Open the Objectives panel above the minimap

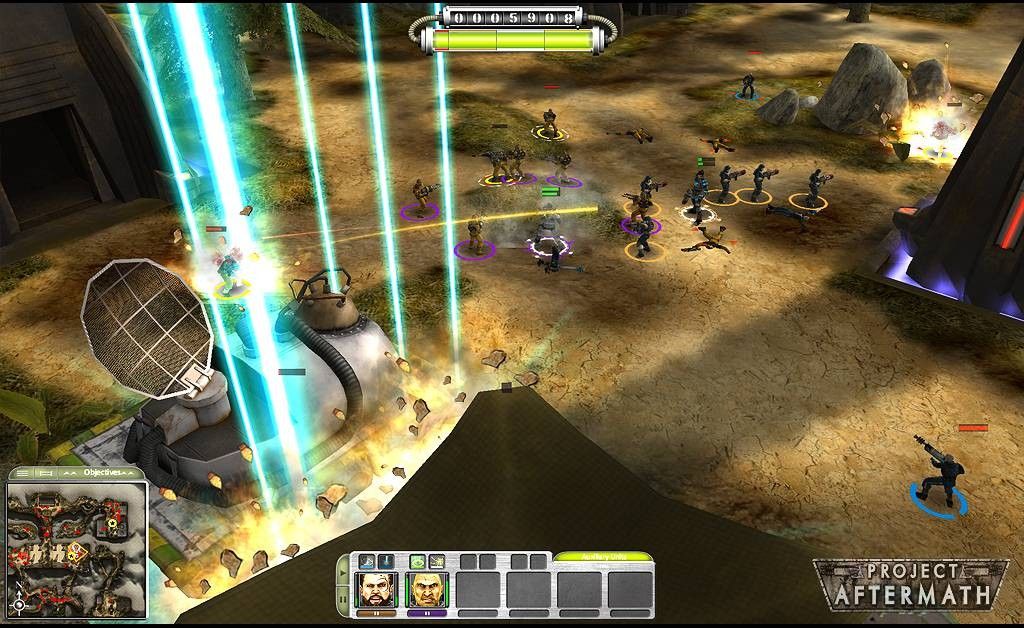pyautogui.click(x=102, y=472)
